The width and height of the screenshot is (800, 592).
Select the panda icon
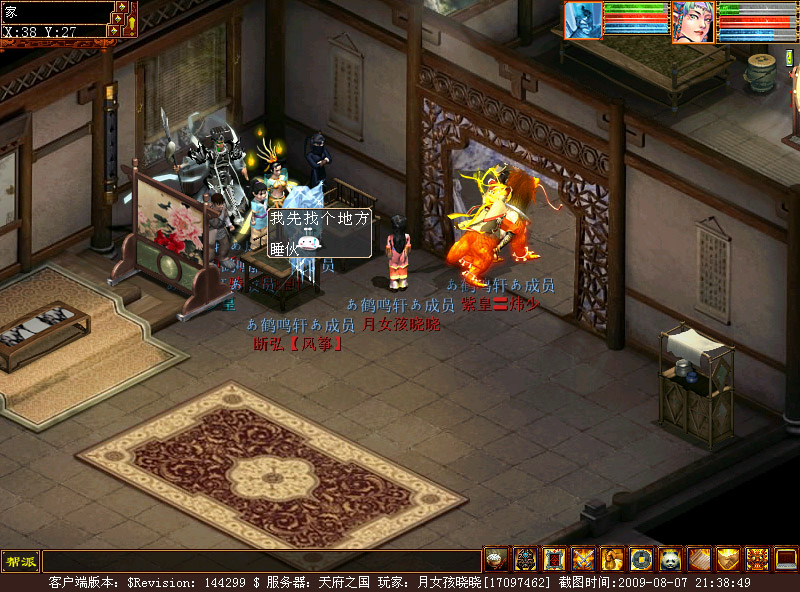670,560
